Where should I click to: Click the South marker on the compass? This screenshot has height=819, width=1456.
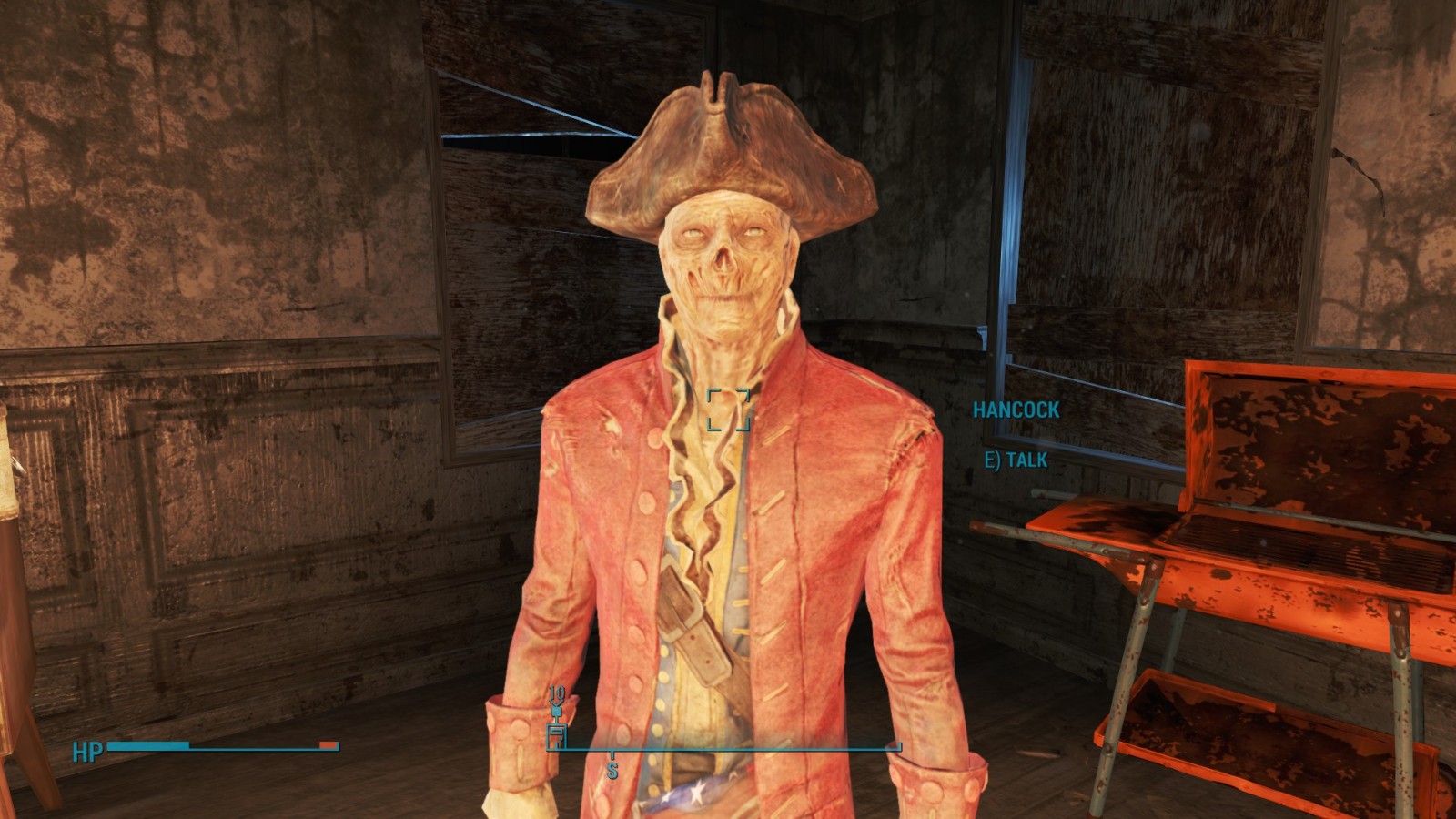612,769
